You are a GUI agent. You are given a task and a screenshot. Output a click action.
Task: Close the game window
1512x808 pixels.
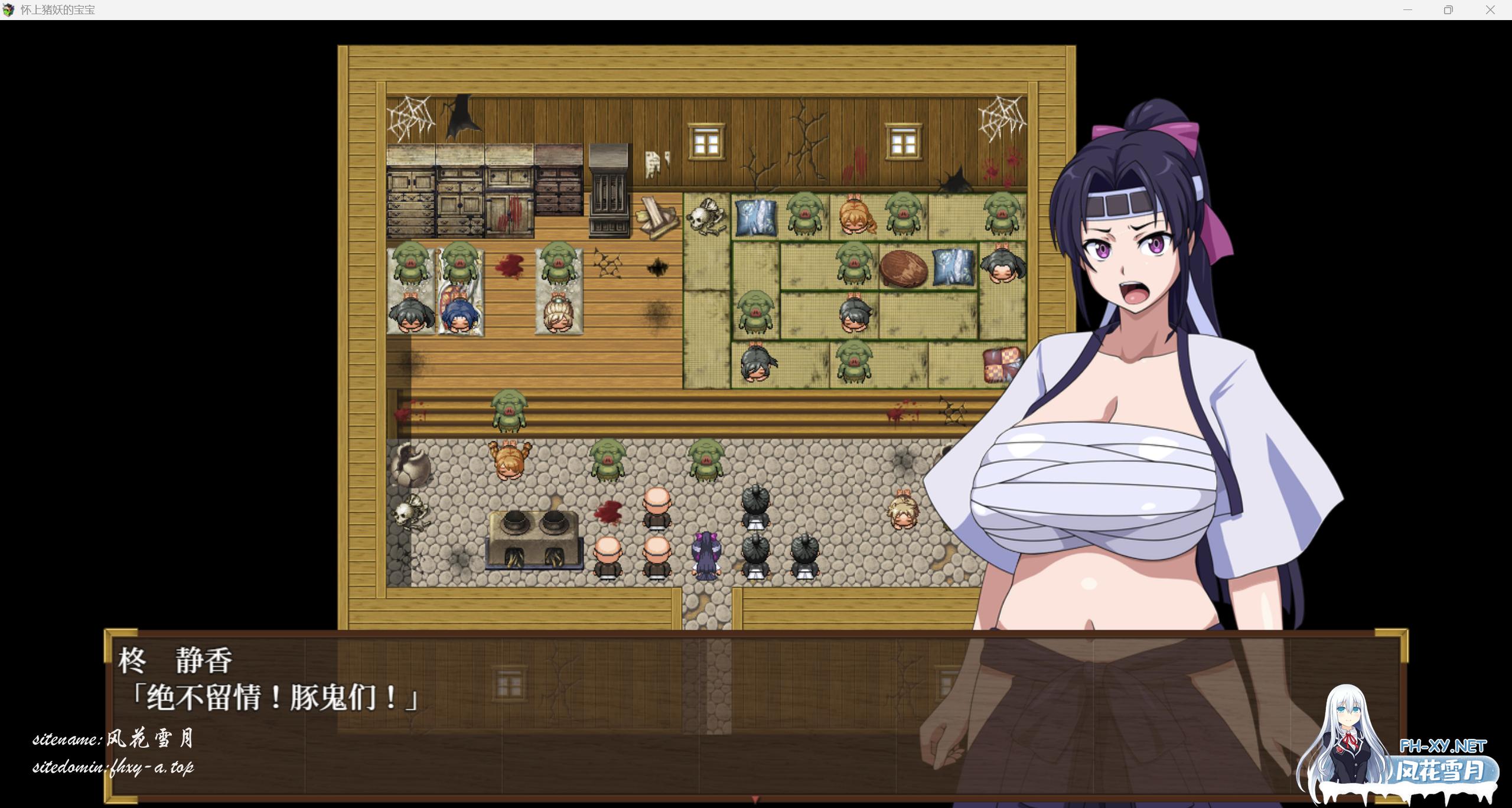(1490, 10)
